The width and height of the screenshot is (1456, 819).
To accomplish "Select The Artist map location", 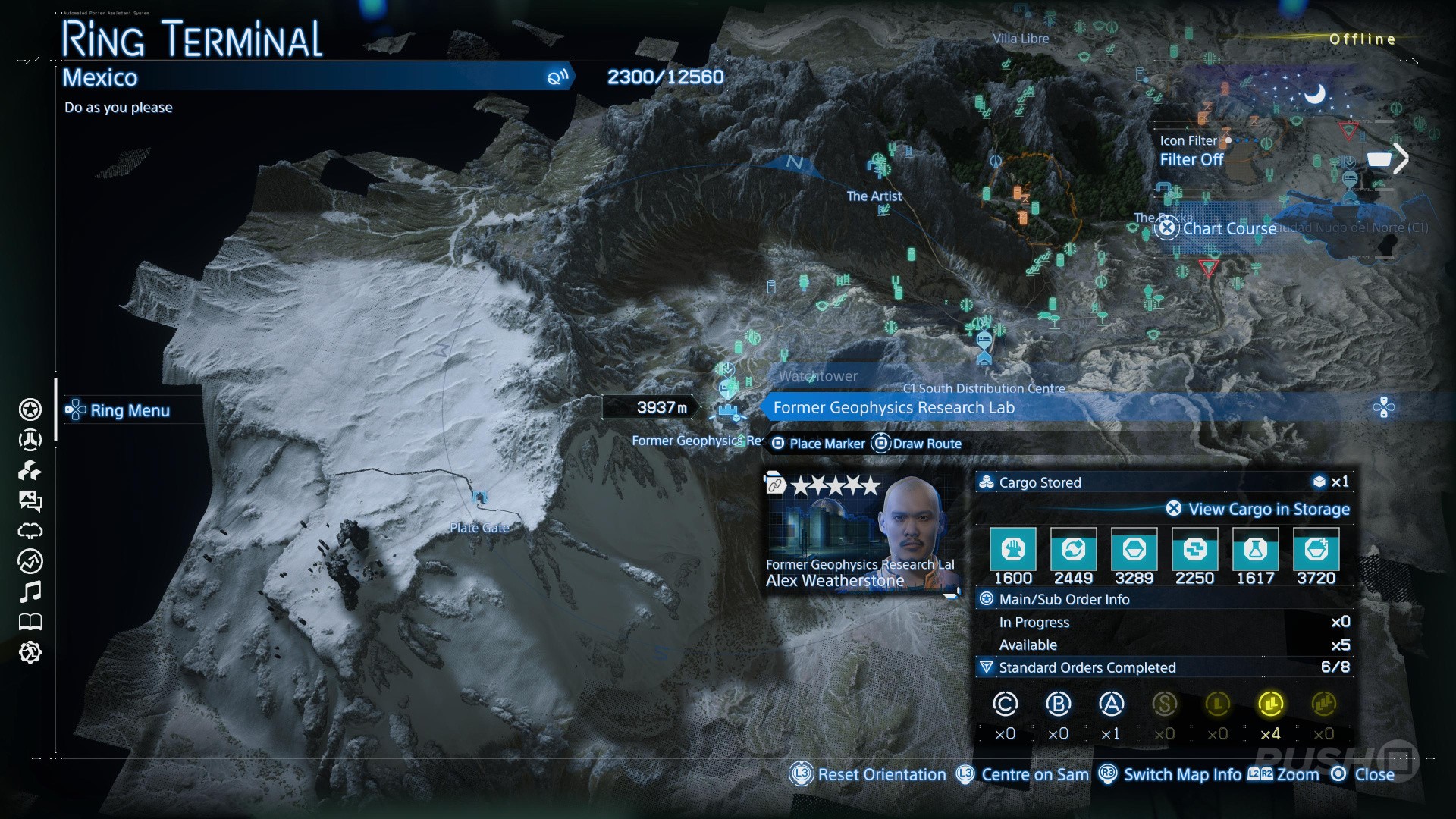I will [874, 196].
